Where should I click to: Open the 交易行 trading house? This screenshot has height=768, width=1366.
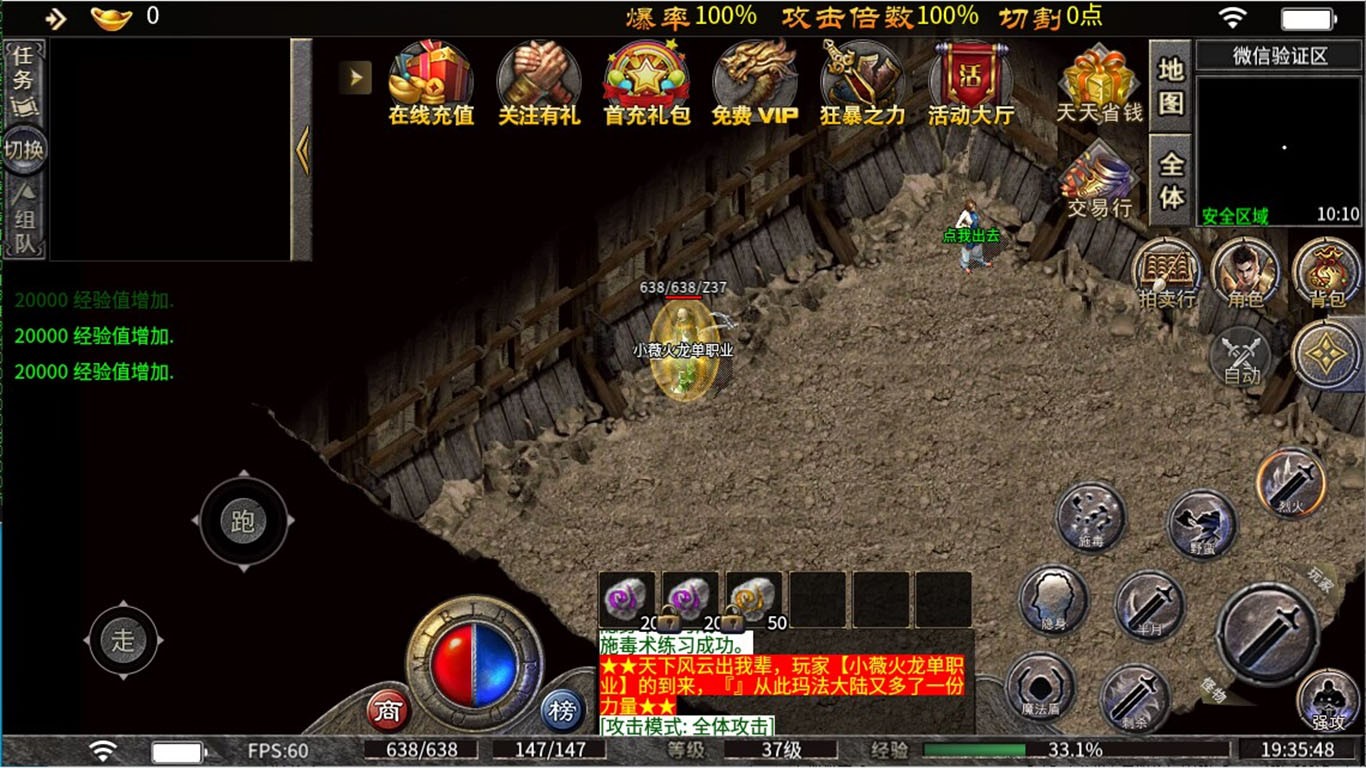[1099, 182]
